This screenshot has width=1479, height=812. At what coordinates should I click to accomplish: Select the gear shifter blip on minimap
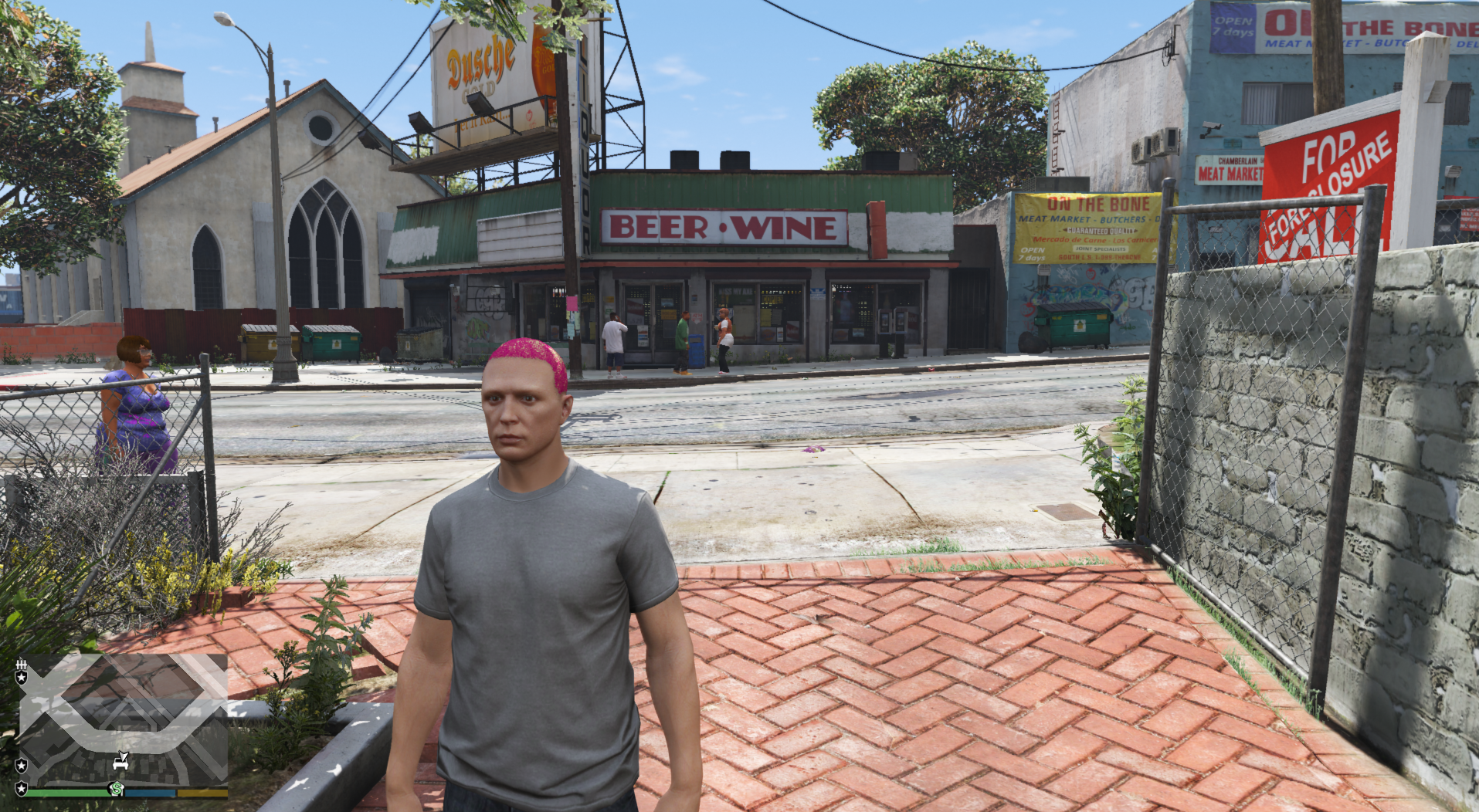(x=22, y=665)
